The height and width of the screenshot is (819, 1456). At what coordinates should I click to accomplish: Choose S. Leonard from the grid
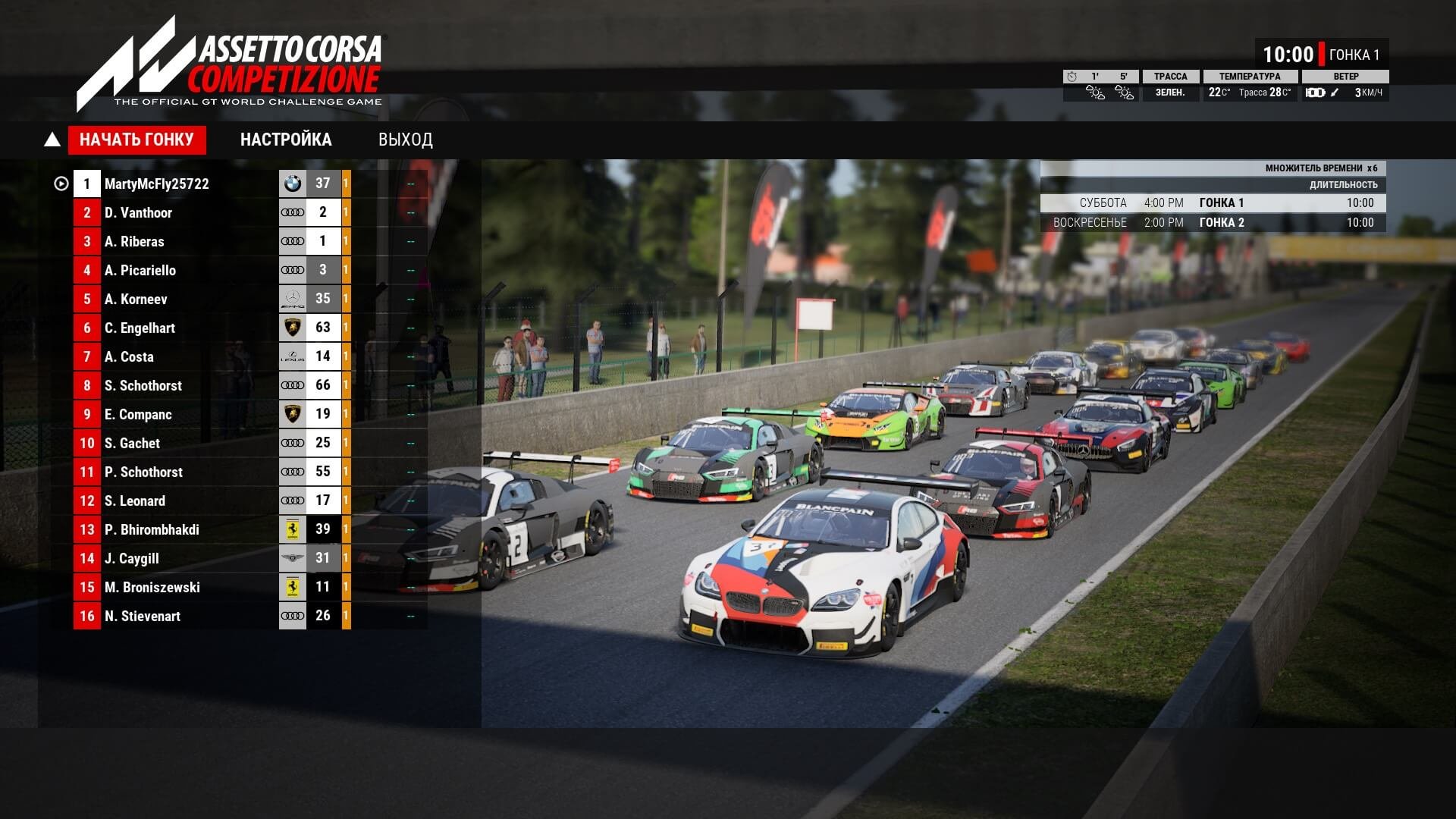(x=135, y=500)
